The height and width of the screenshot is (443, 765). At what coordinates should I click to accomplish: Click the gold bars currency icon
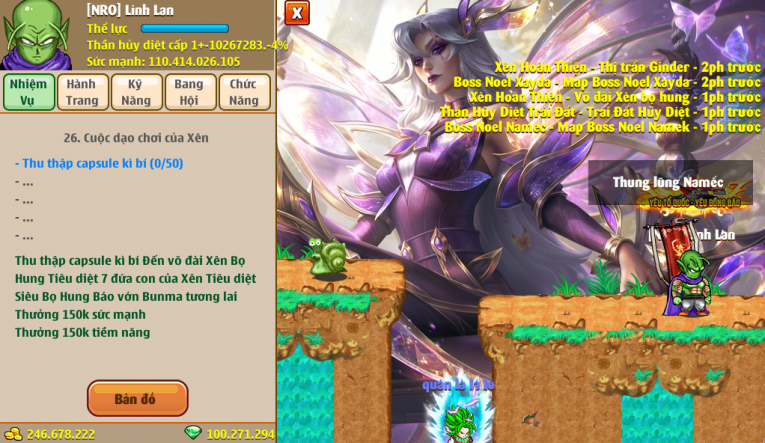13,433
